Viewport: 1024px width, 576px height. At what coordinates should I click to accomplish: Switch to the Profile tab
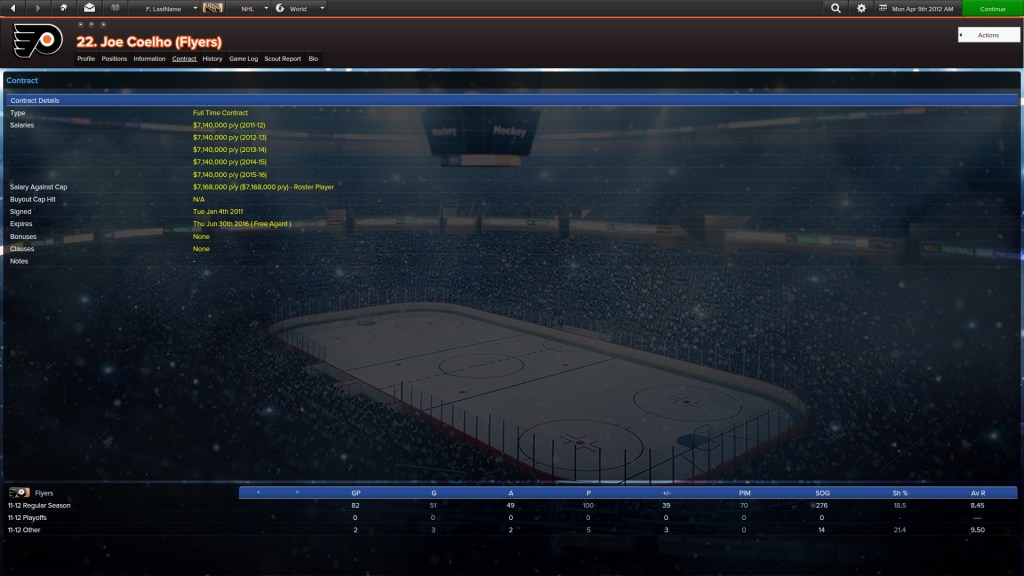pos(86,59)
